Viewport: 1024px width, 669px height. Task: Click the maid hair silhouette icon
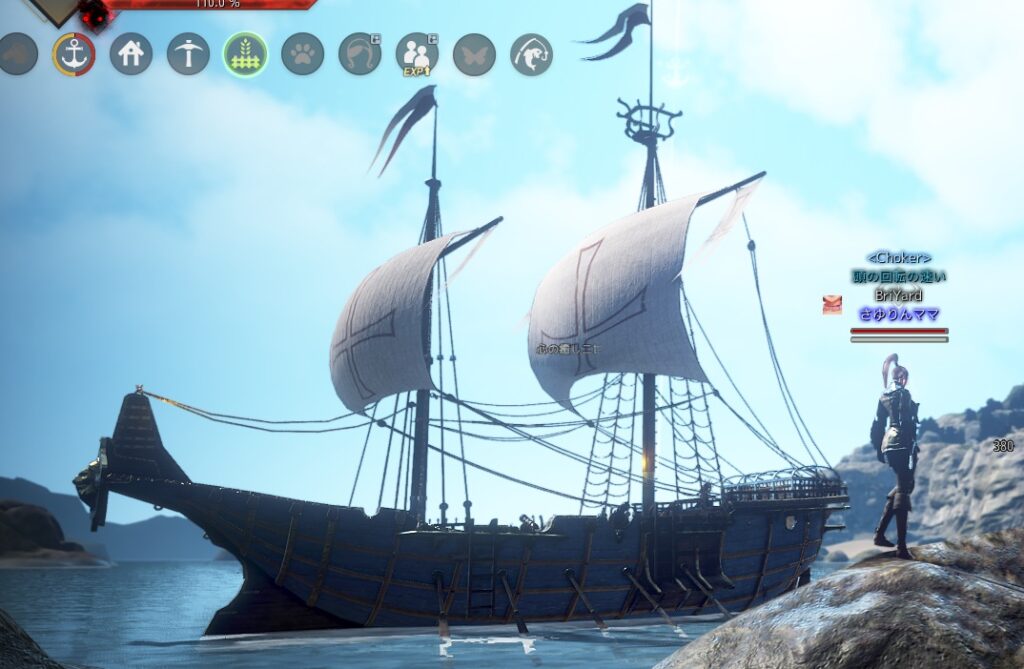[359, 54]
